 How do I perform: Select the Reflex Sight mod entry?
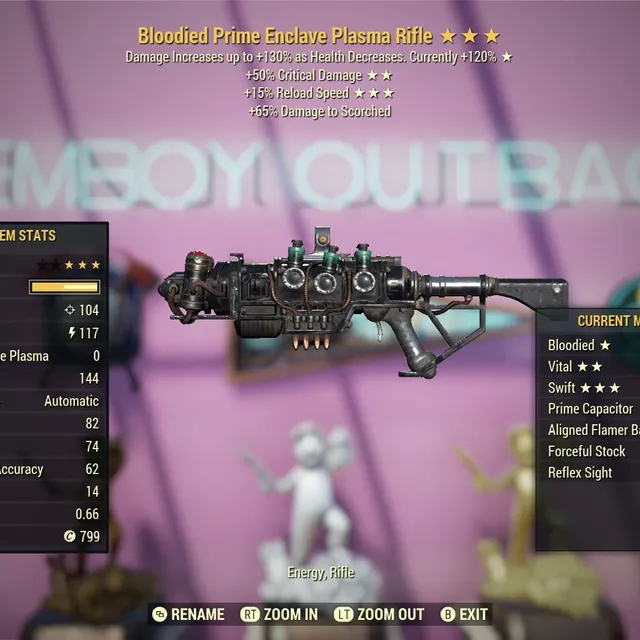coord(580,472)
